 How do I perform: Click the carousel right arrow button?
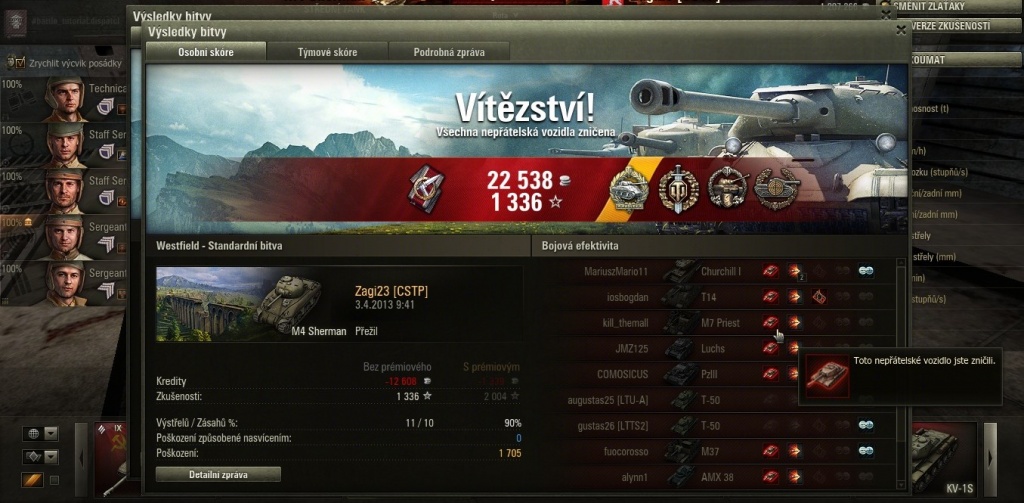click(x=991, y=460)
